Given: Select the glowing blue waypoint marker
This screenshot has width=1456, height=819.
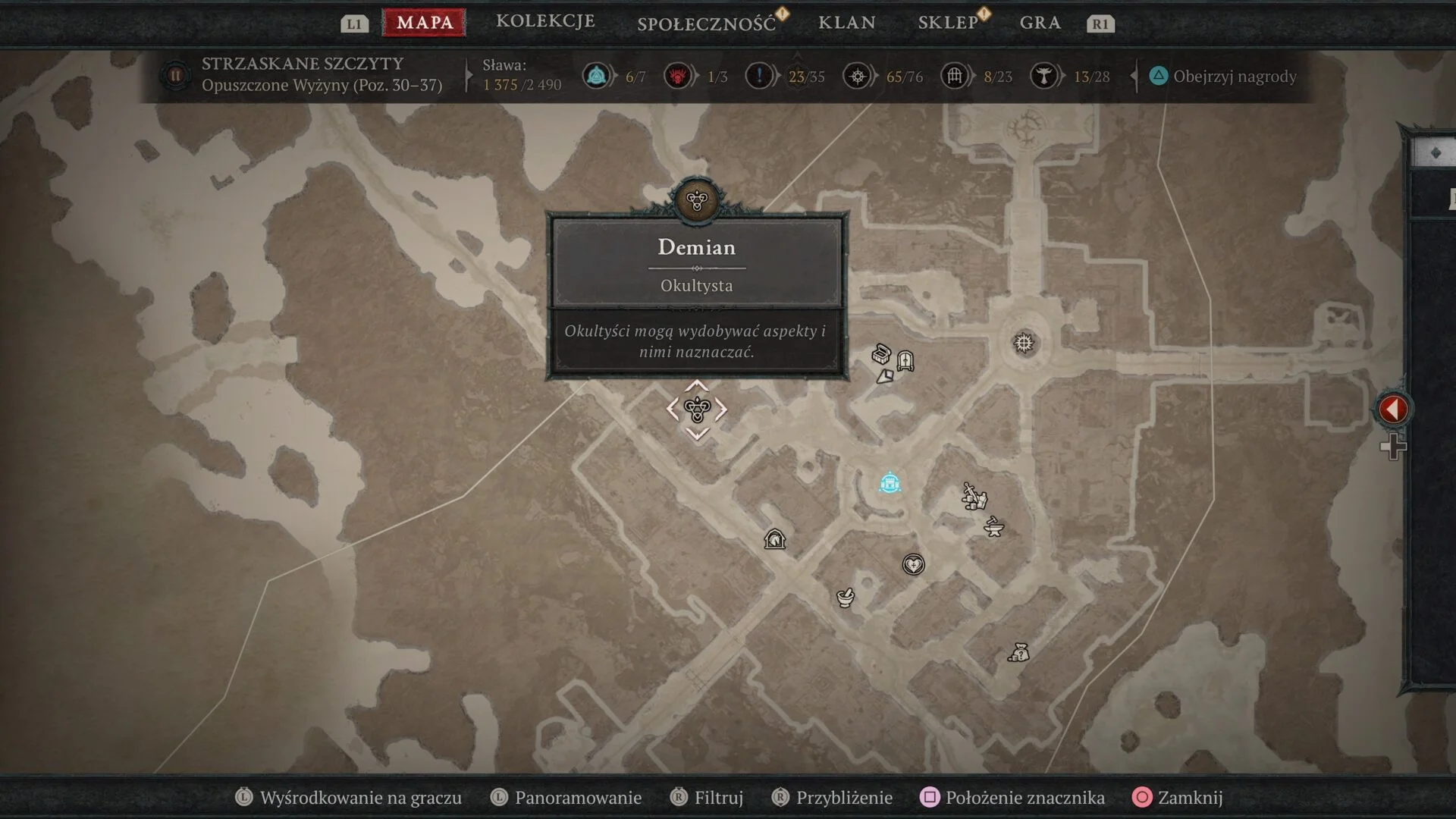Looking at the screenshot, I should coord(890,483).
